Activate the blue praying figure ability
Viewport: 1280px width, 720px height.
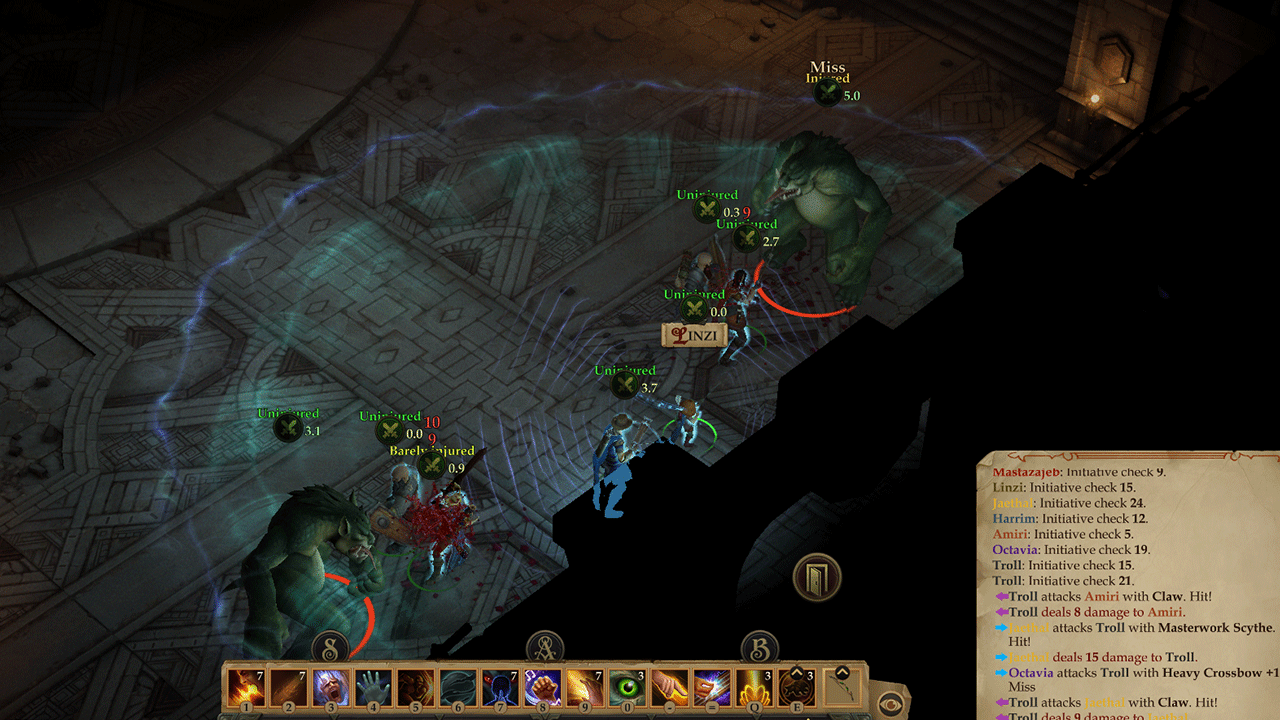[x=500, y=688]
